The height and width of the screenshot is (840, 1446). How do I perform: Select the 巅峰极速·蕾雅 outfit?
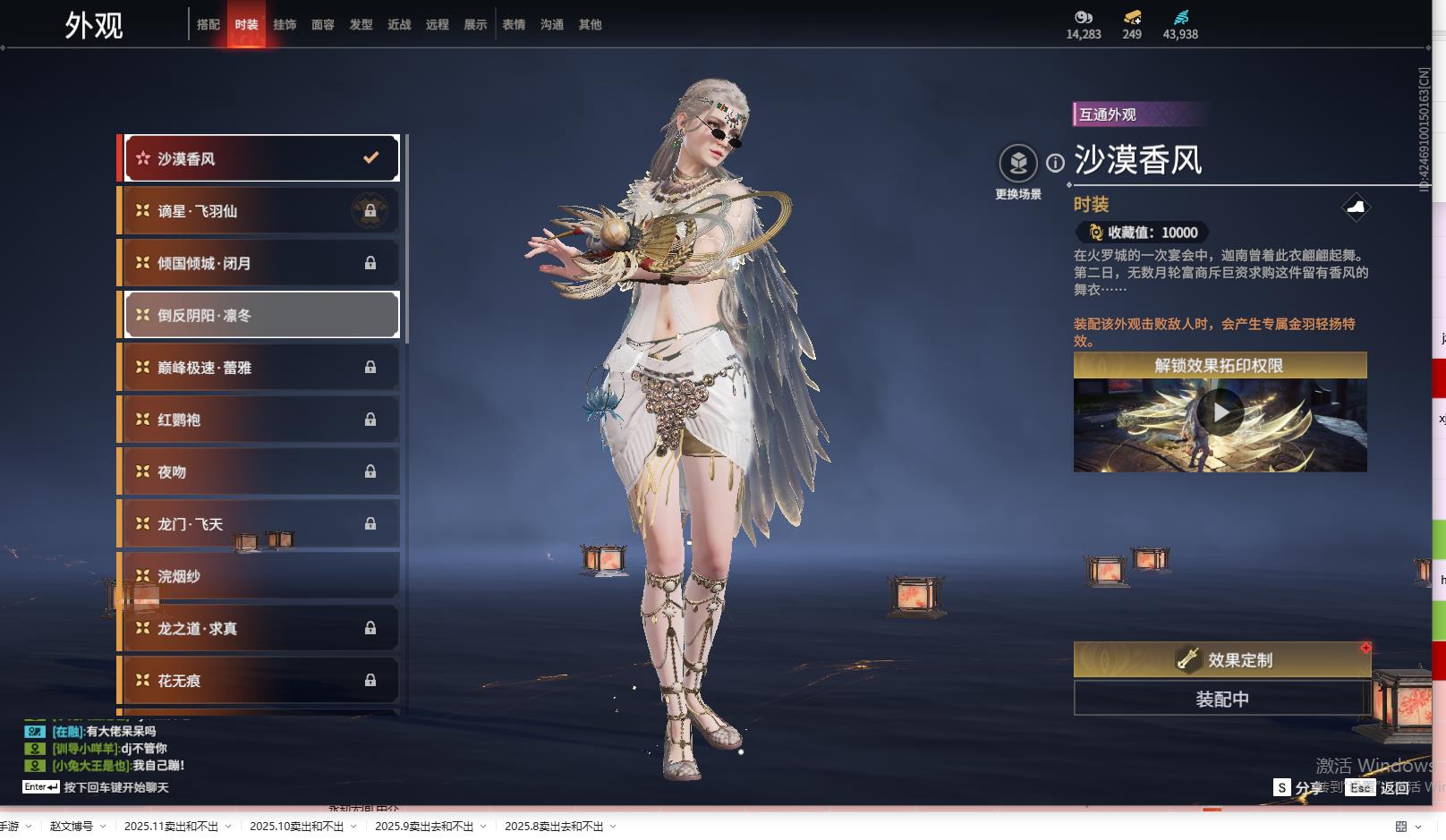(x=260, y=368)
